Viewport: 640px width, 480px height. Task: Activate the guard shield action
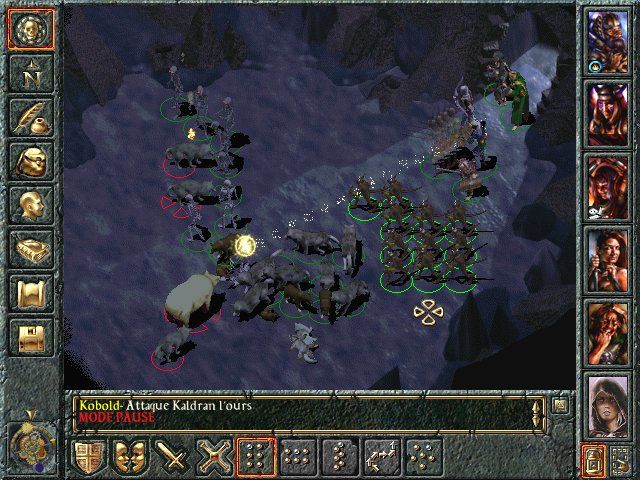89,456
